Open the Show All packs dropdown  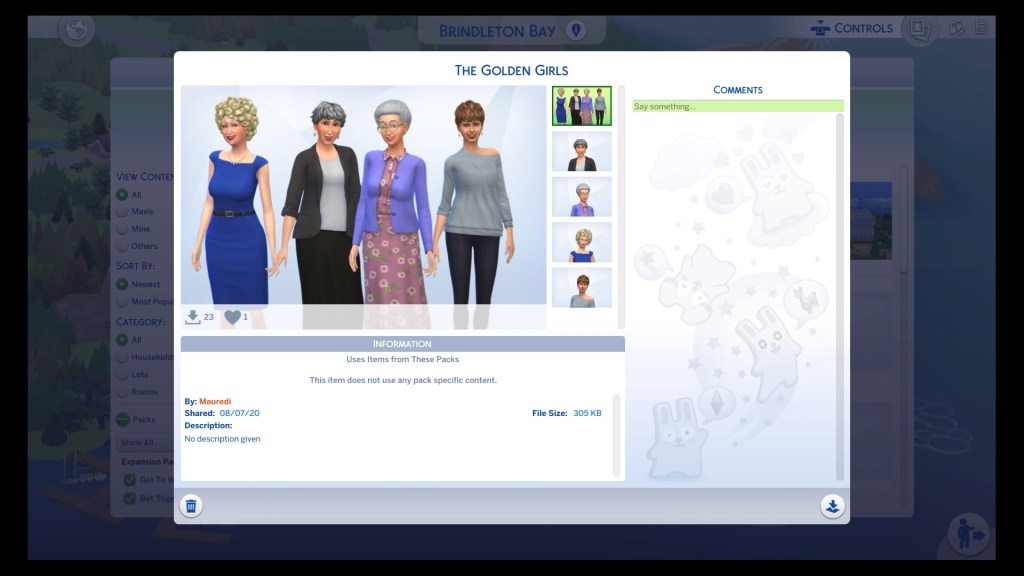click(x=140, y=442)
